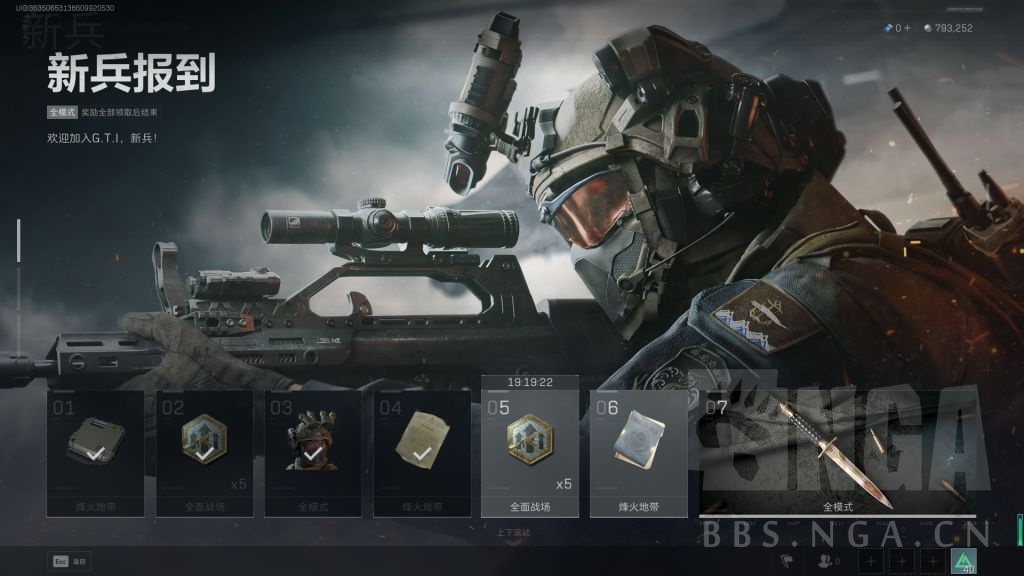The width and height of the screenshot is (1024, 576).
Task: Choose the day 05 badge reward with timer
Action: (x=530, y=452)
